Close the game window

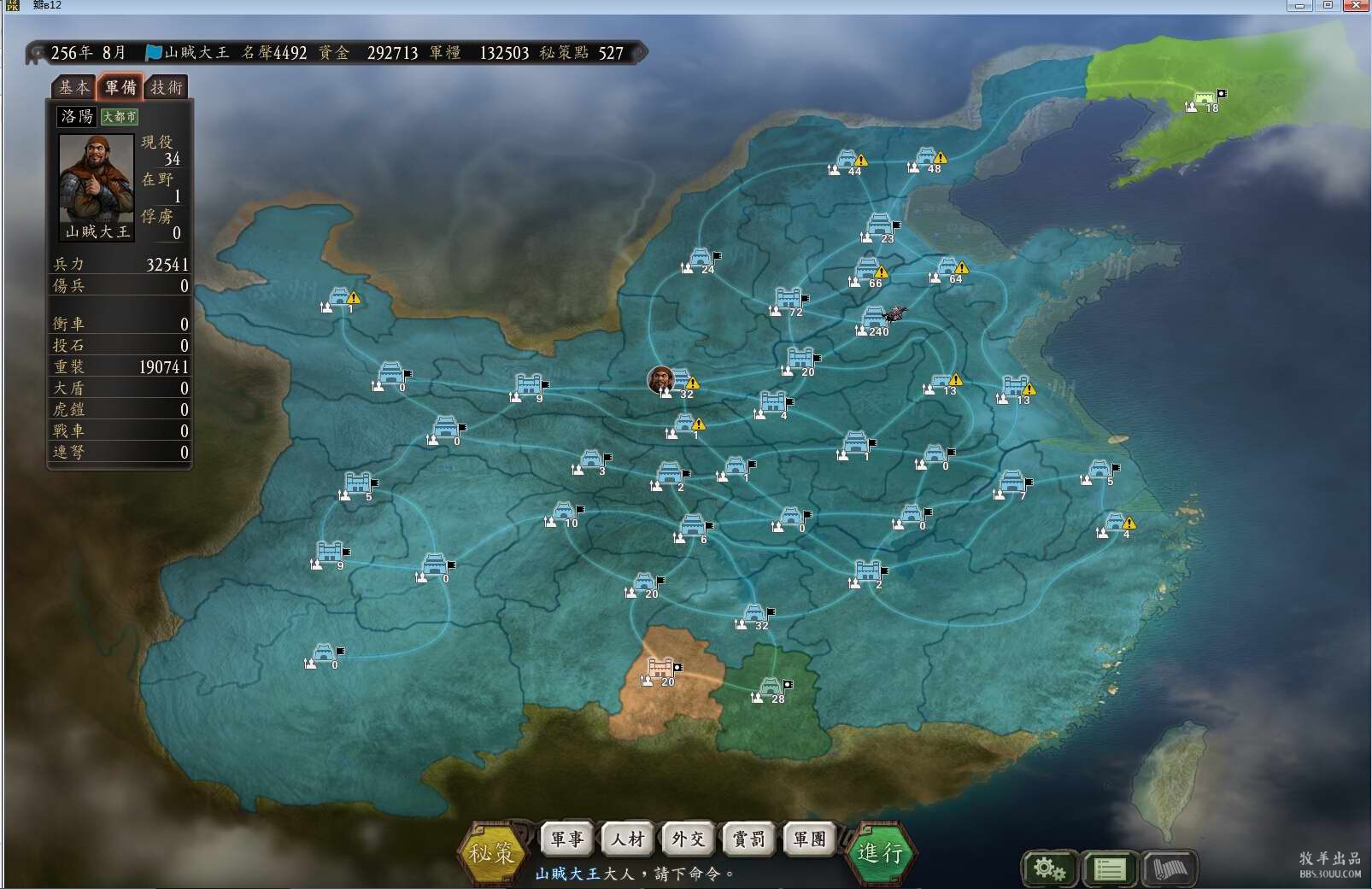tap(1356, 6)
